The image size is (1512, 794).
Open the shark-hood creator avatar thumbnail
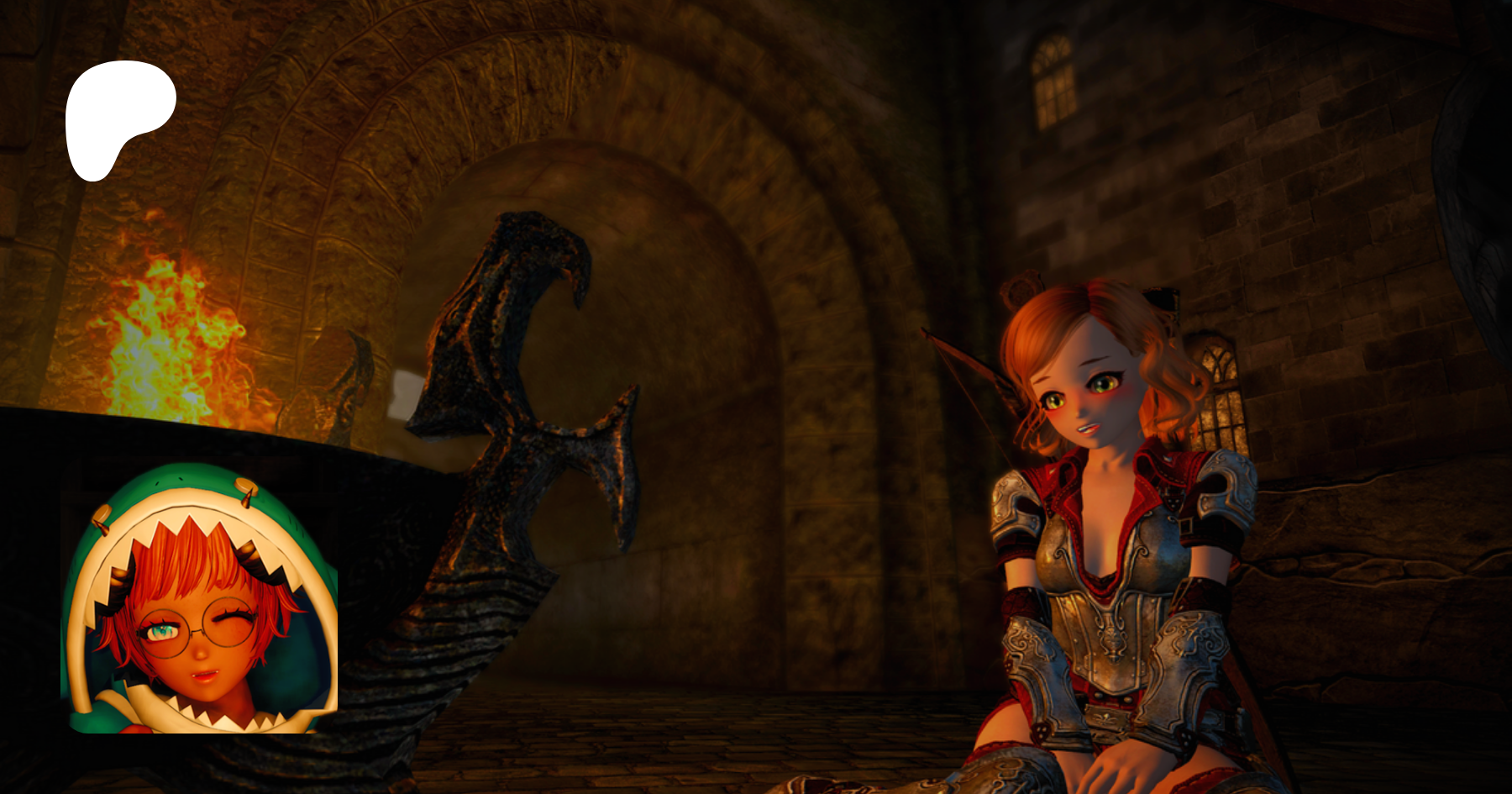tap(199, 598)
